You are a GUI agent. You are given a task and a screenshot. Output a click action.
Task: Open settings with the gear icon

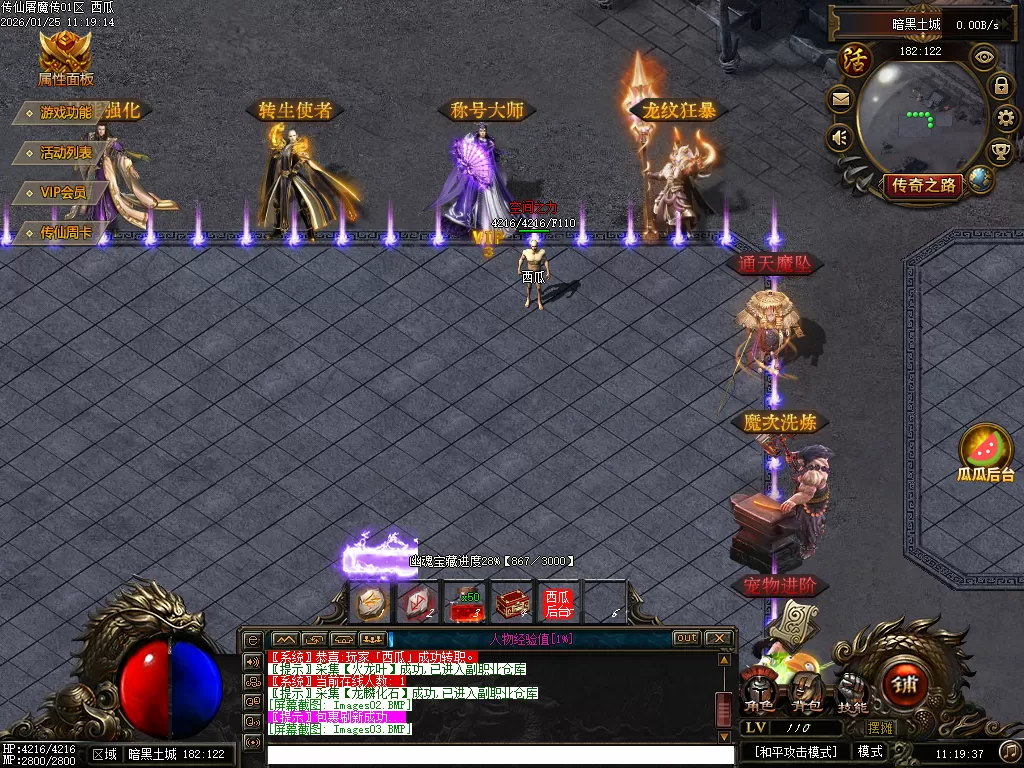(x=1007, y=119)
